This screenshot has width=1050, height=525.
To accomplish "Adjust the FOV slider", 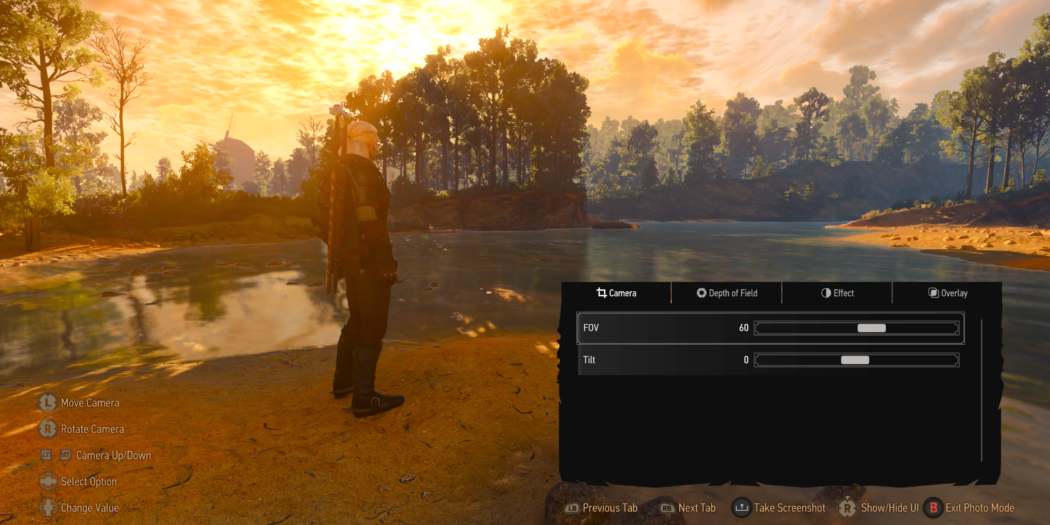I will [x=856, y=328].
